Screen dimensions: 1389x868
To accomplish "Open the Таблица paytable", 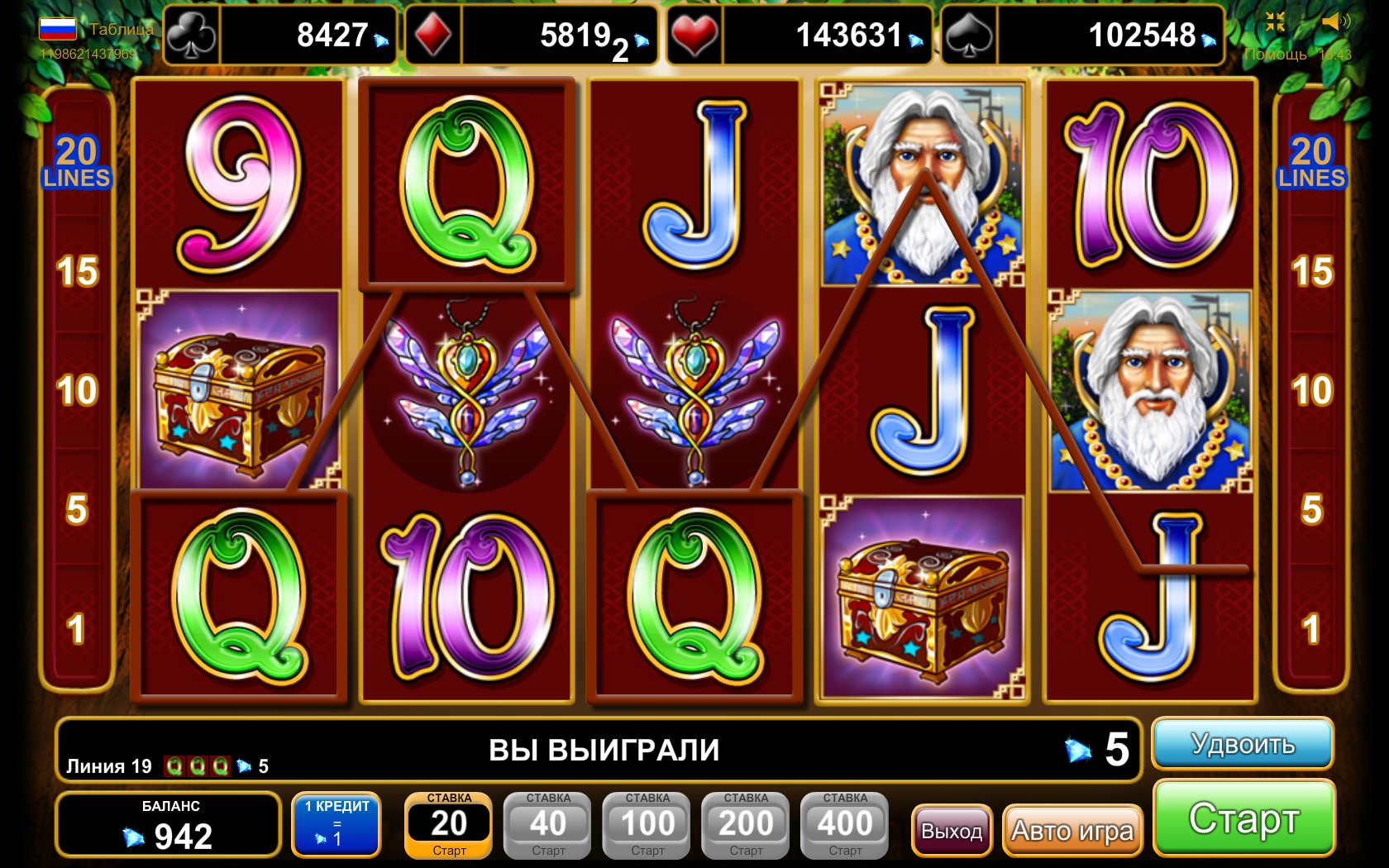I will pyautogui.click(x=121, y=30).
